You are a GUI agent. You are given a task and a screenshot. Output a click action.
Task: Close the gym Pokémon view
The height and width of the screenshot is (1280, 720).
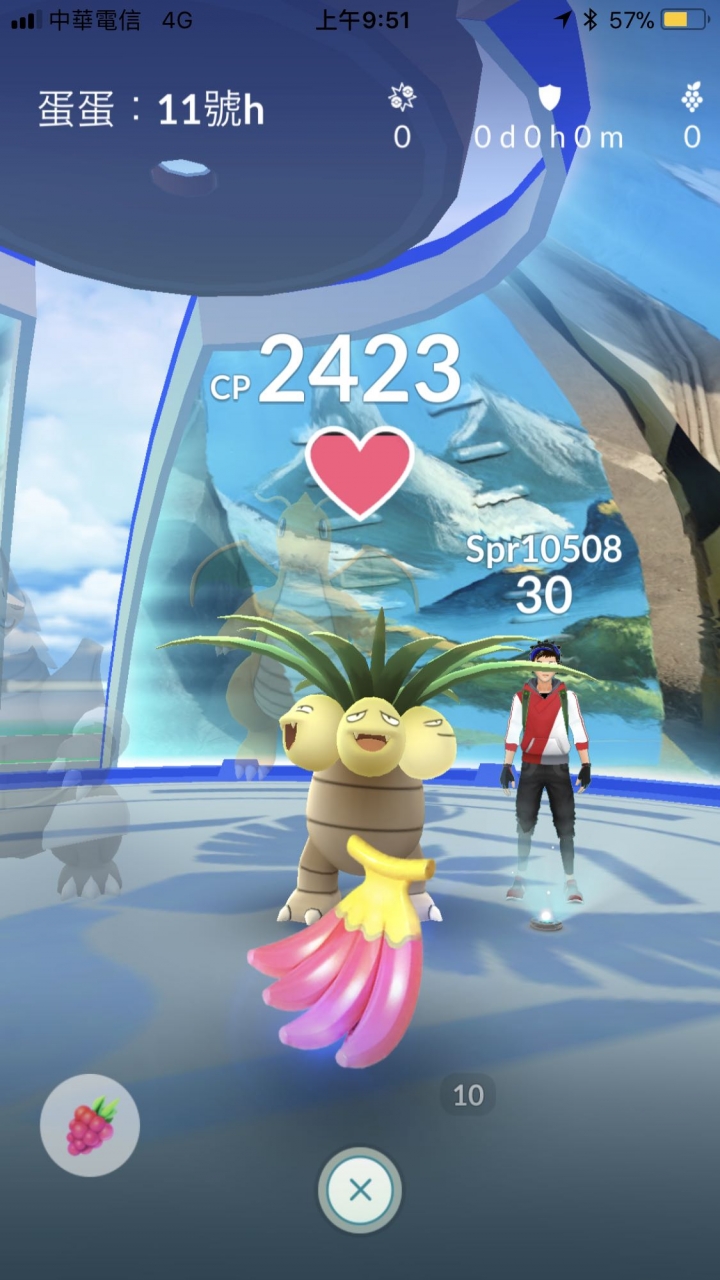point(360,1190)
